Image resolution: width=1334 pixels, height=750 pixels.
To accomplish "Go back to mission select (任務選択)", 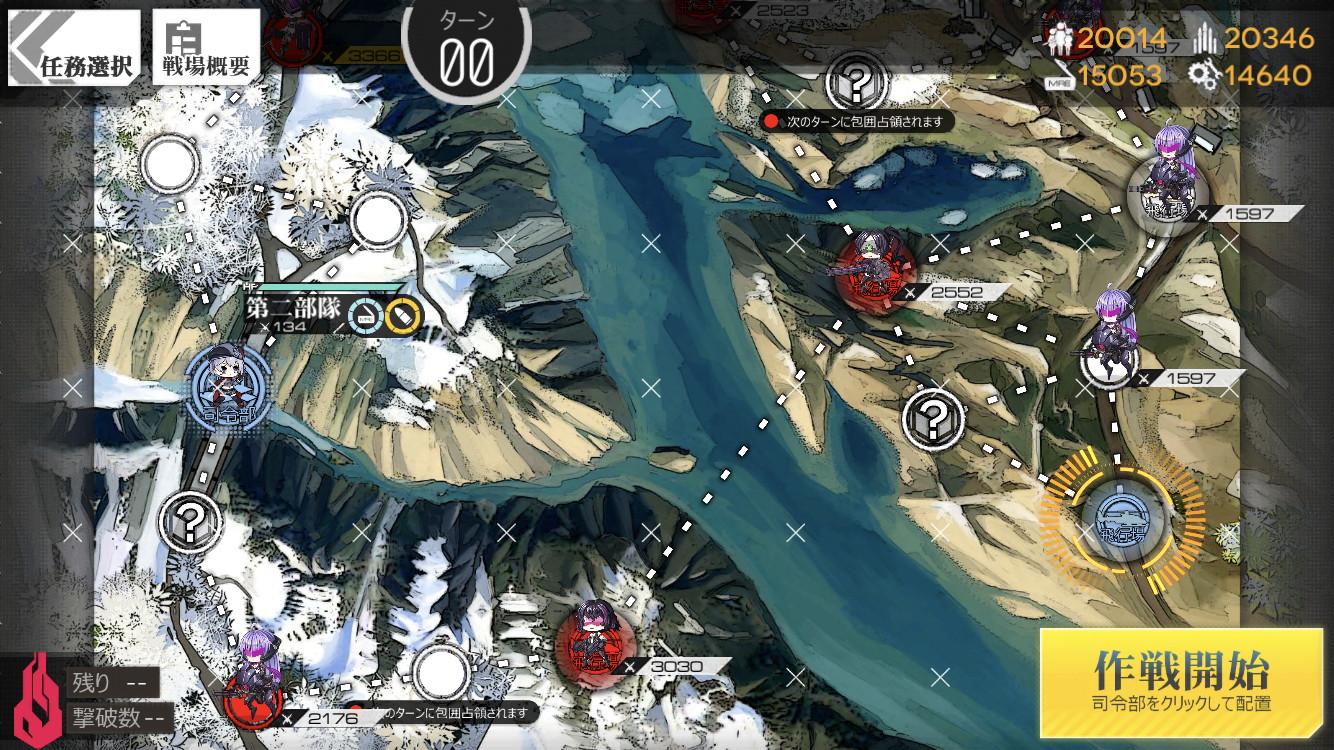I will coord(74,48).
